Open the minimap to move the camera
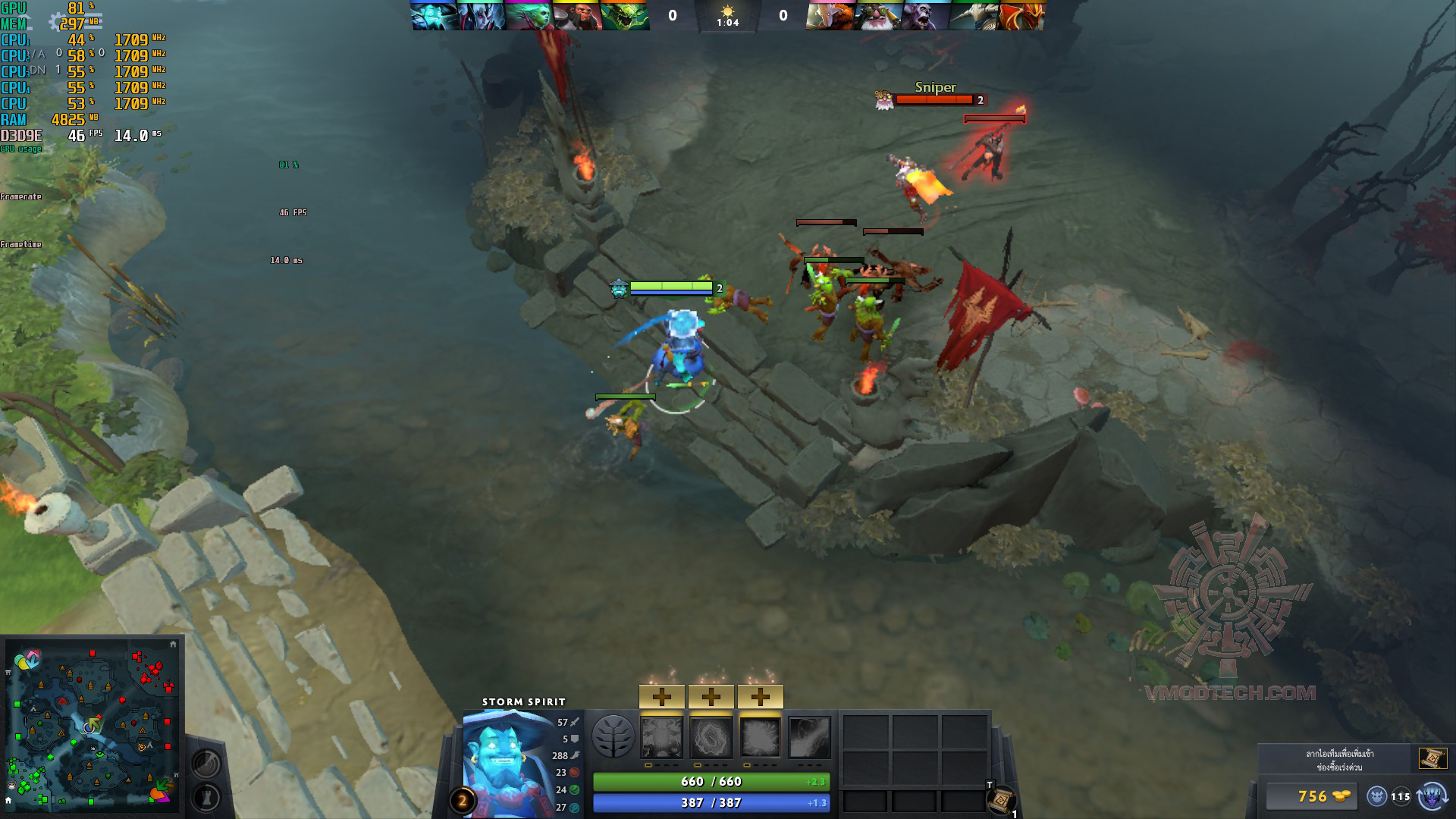Screen dimensions: 1456x819 91,724
